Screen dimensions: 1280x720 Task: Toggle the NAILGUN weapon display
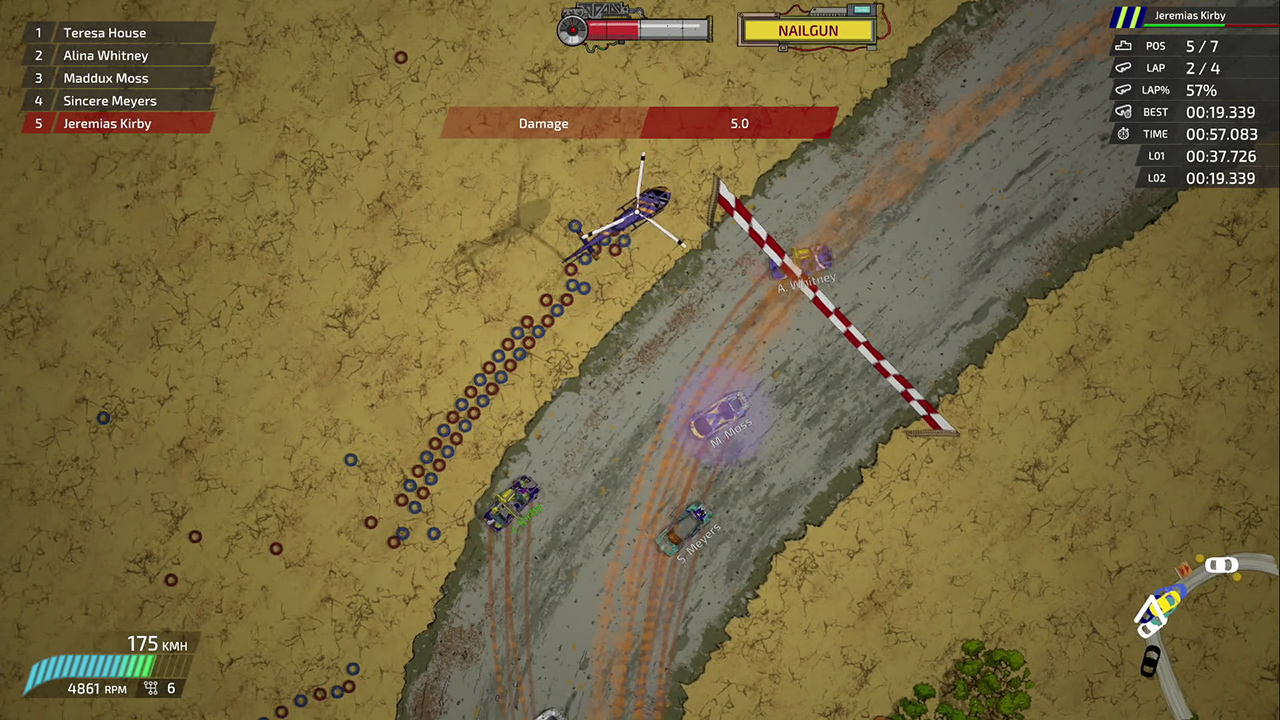[808, 30]
